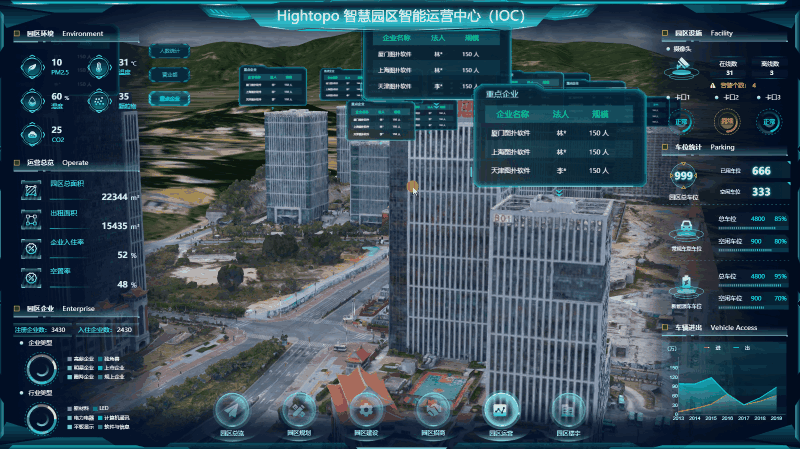Open the 园区建设 gear icon
800x449 pixels.
pos(366,410)
